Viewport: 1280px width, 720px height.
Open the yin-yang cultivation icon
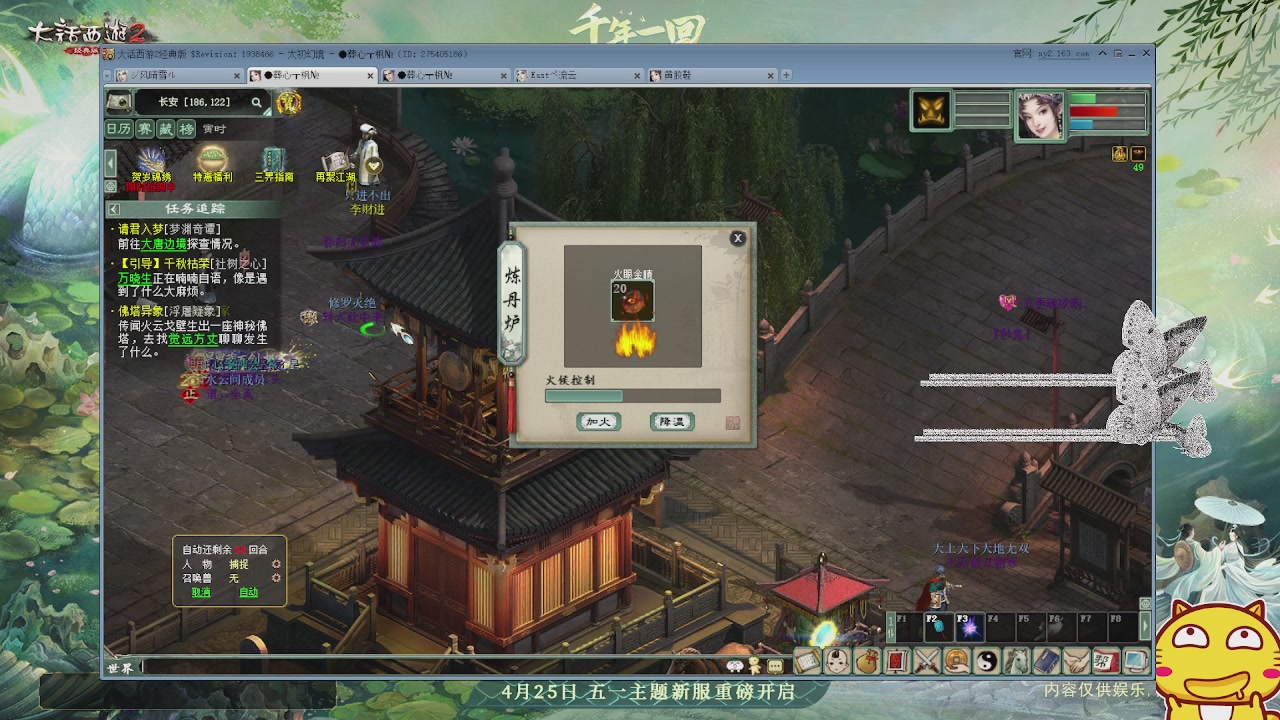[x=987, y=661]
